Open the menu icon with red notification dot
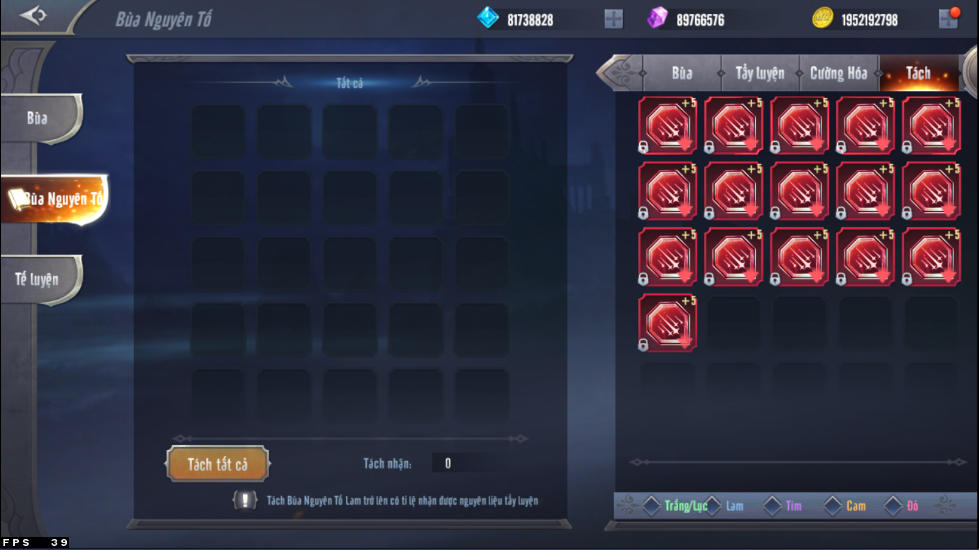The width and height of the screenshot is (979, 550). 948,18
